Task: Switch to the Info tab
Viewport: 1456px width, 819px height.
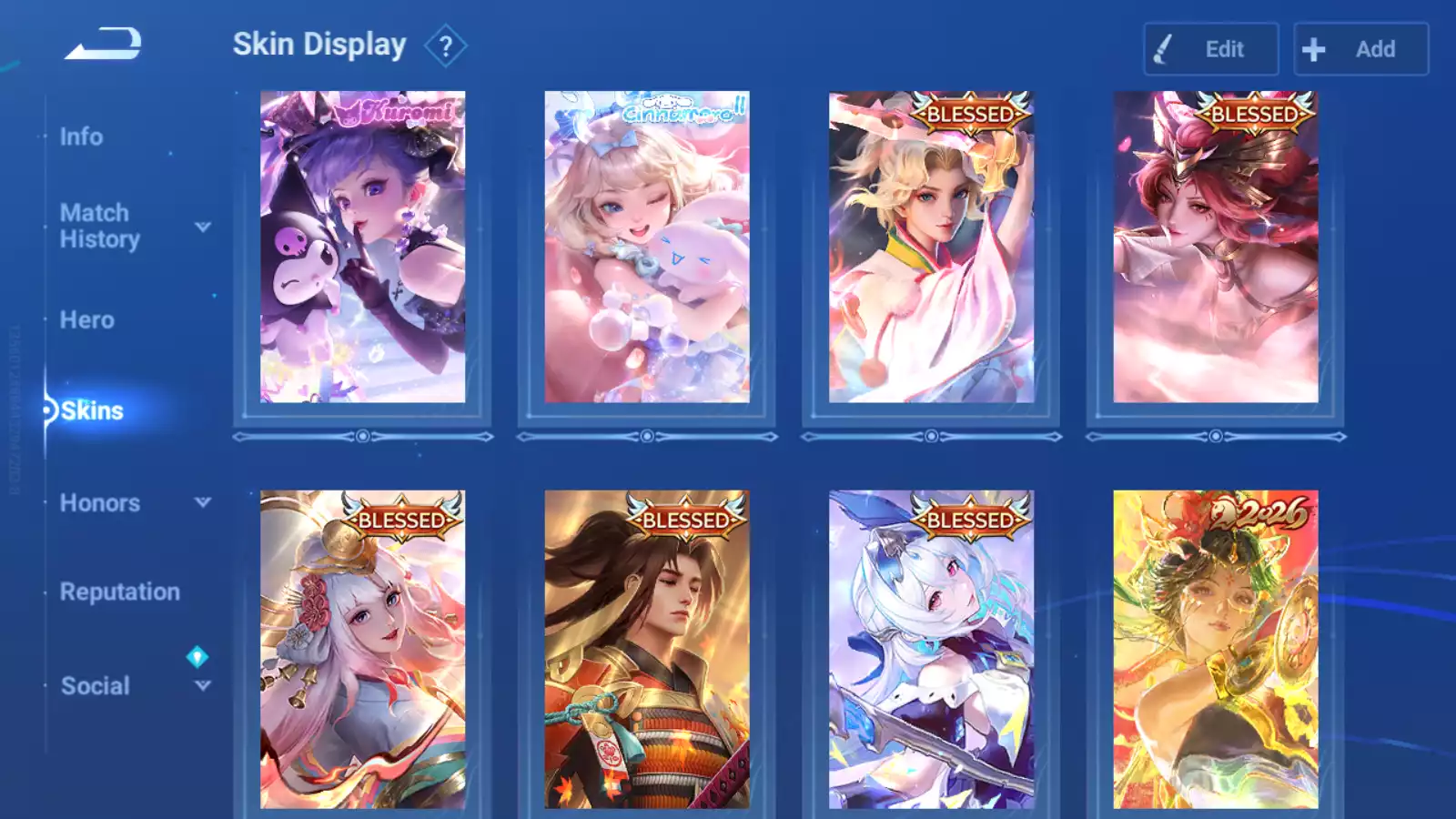Action: click(81, 136)
